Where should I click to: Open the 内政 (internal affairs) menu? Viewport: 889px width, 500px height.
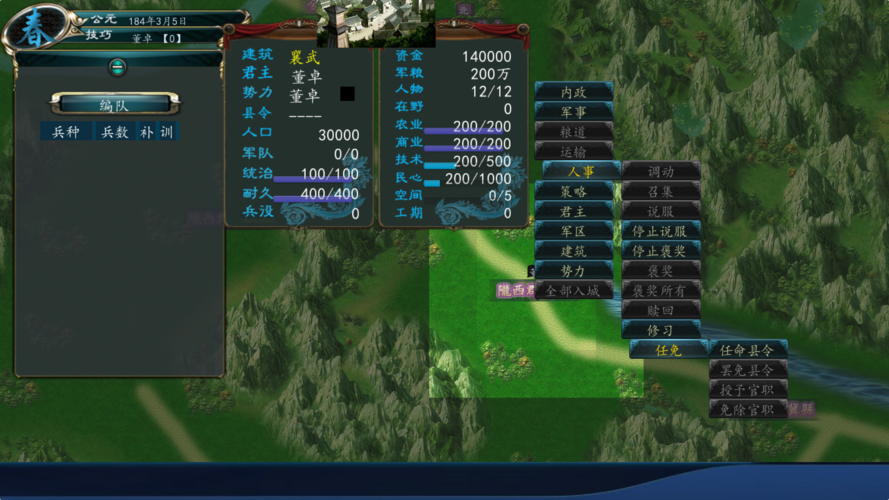pos(573,92)
